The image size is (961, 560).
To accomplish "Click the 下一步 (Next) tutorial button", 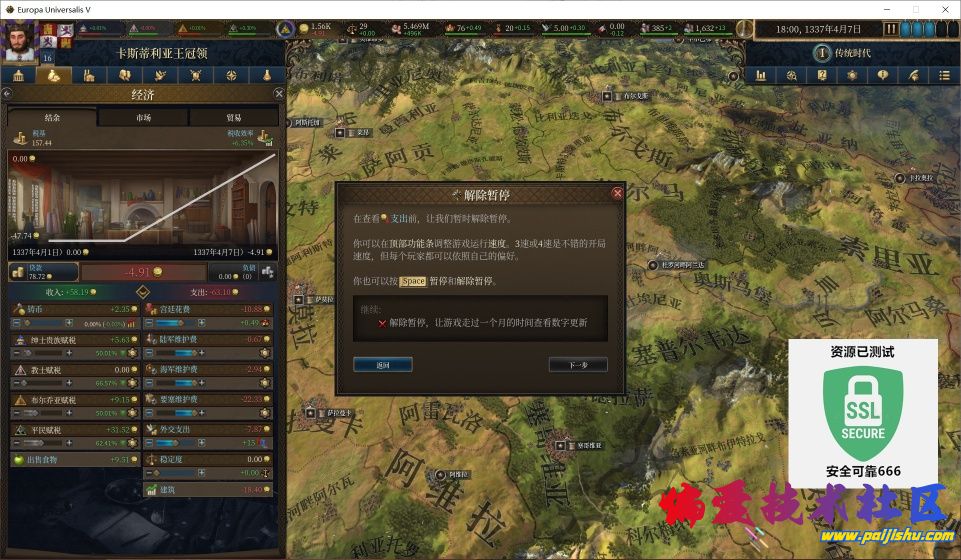I will [x=578, y=365].
